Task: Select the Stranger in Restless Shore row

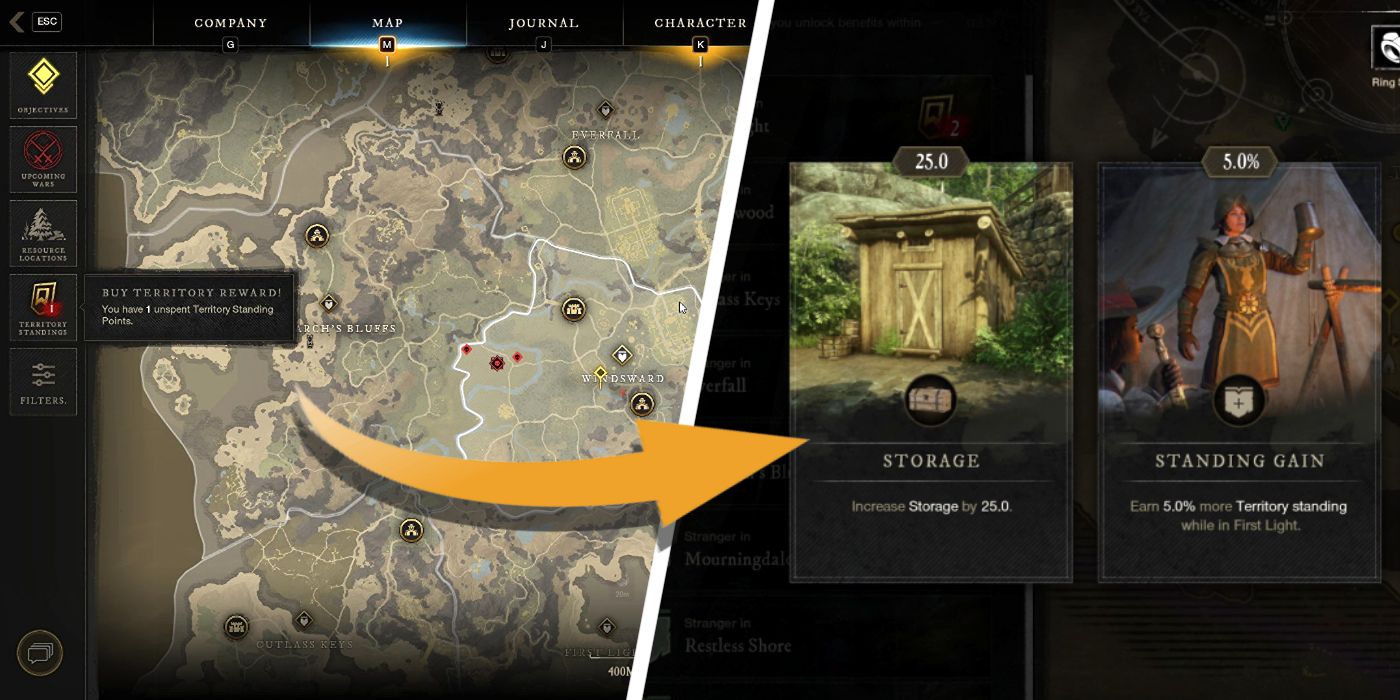Action: (737, 637)
